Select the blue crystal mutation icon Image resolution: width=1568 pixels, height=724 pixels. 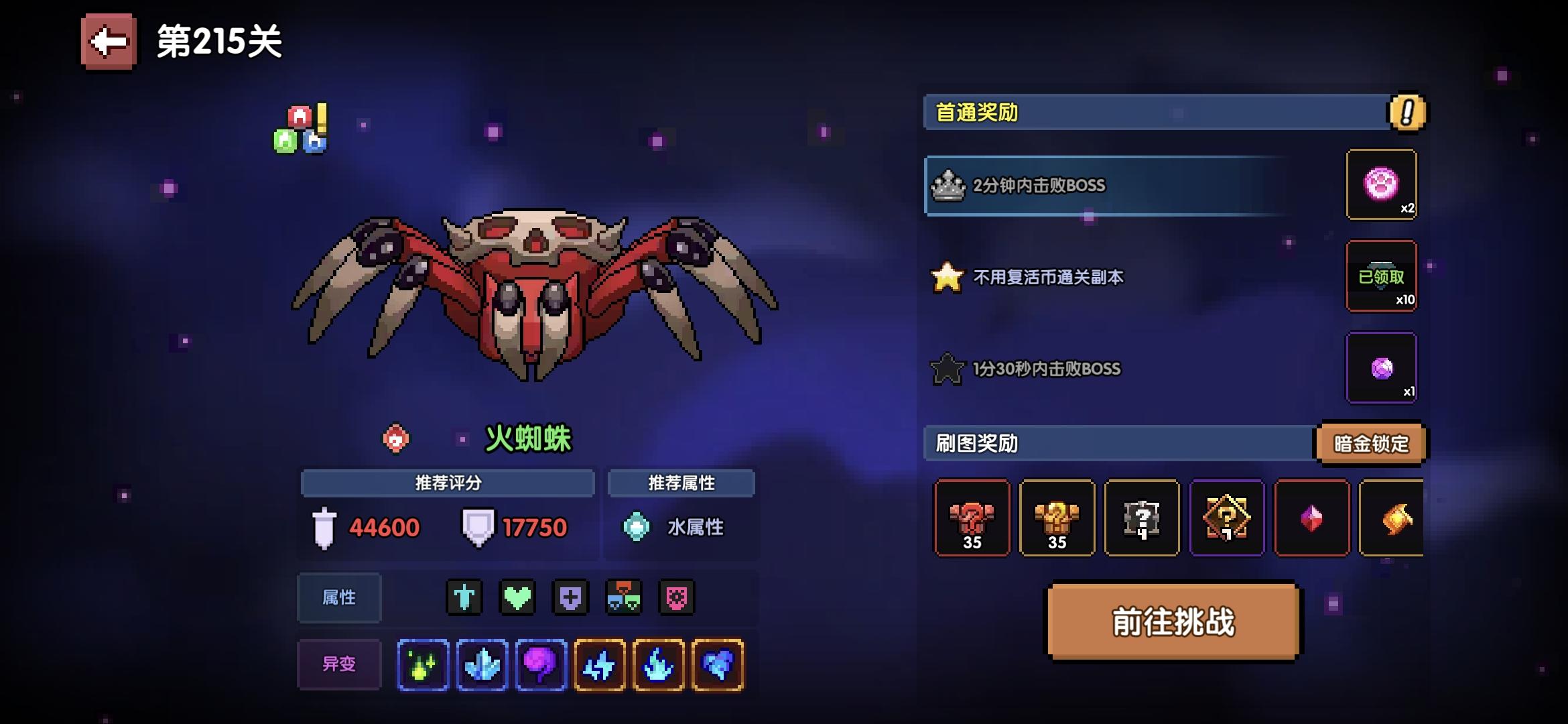[482, 664]
